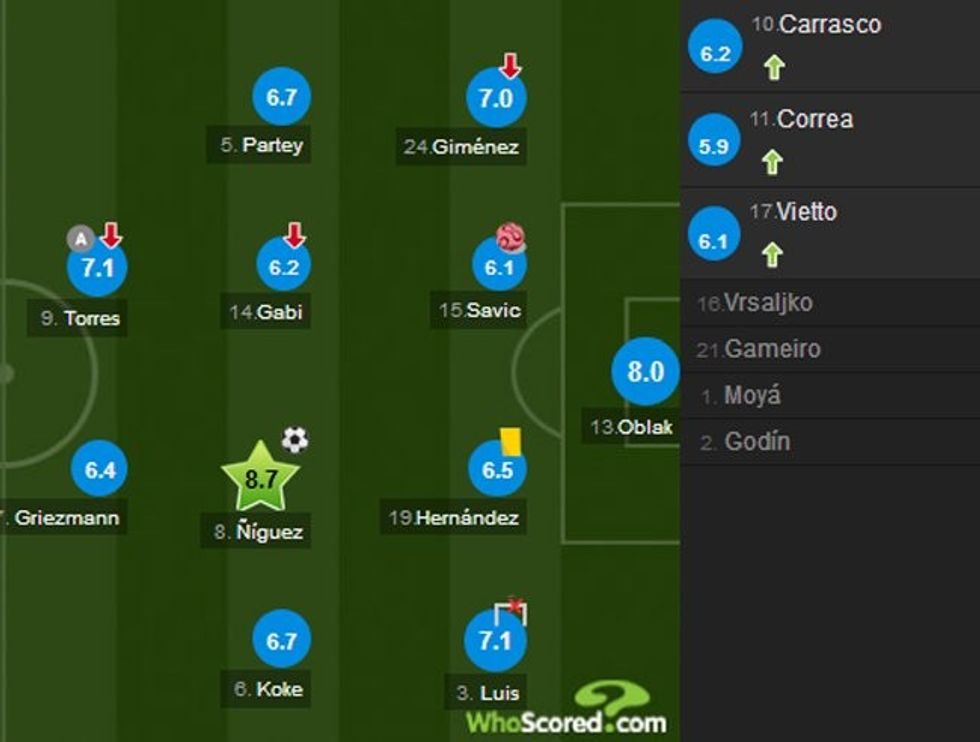Open the WhoScored.com logo link
This screenshot has width=980, height=742.
click(x=566, y=712)
